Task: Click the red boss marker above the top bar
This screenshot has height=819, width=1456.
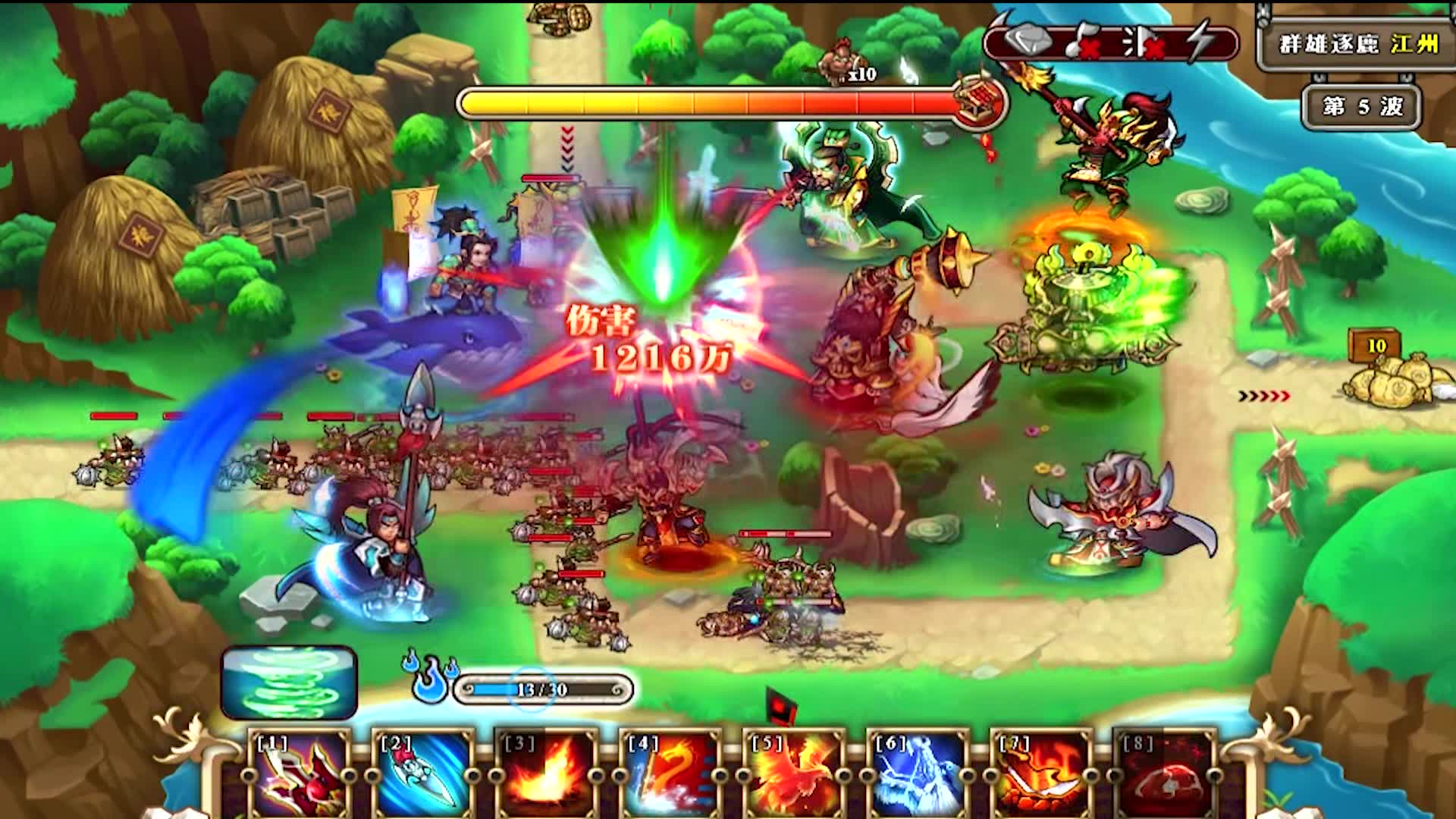Action: [840, 61]
